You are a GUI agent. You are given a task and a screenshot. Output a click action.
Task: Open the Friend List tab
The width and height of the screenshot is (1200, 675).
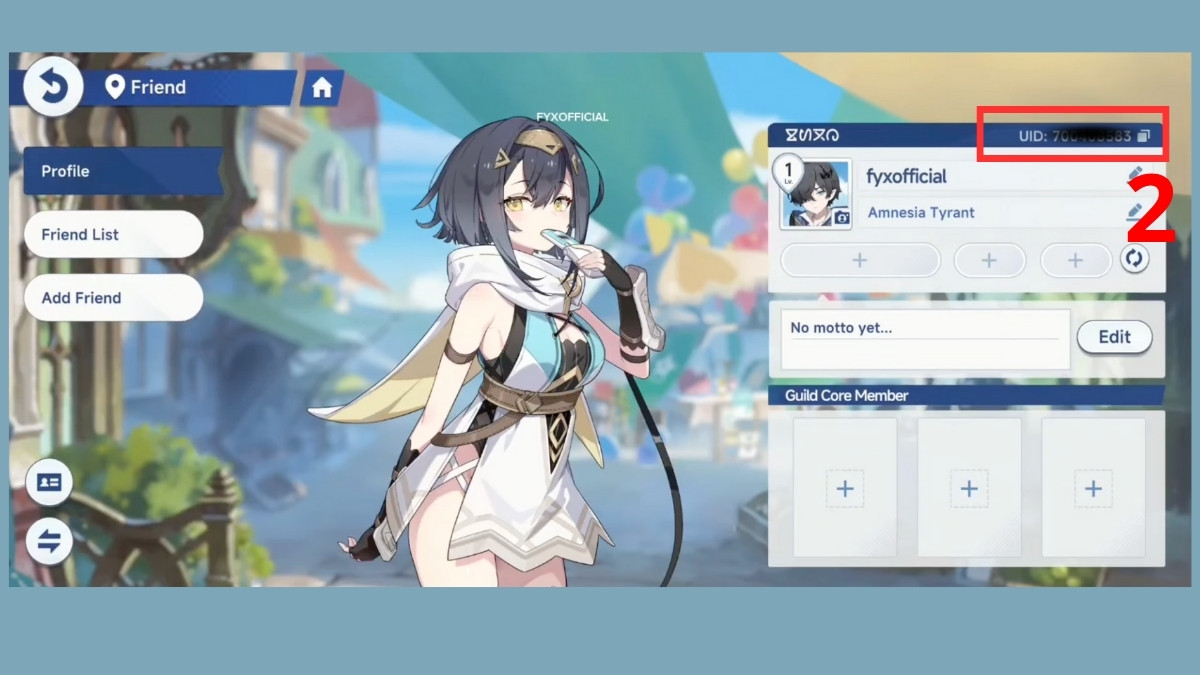[113, 235]
